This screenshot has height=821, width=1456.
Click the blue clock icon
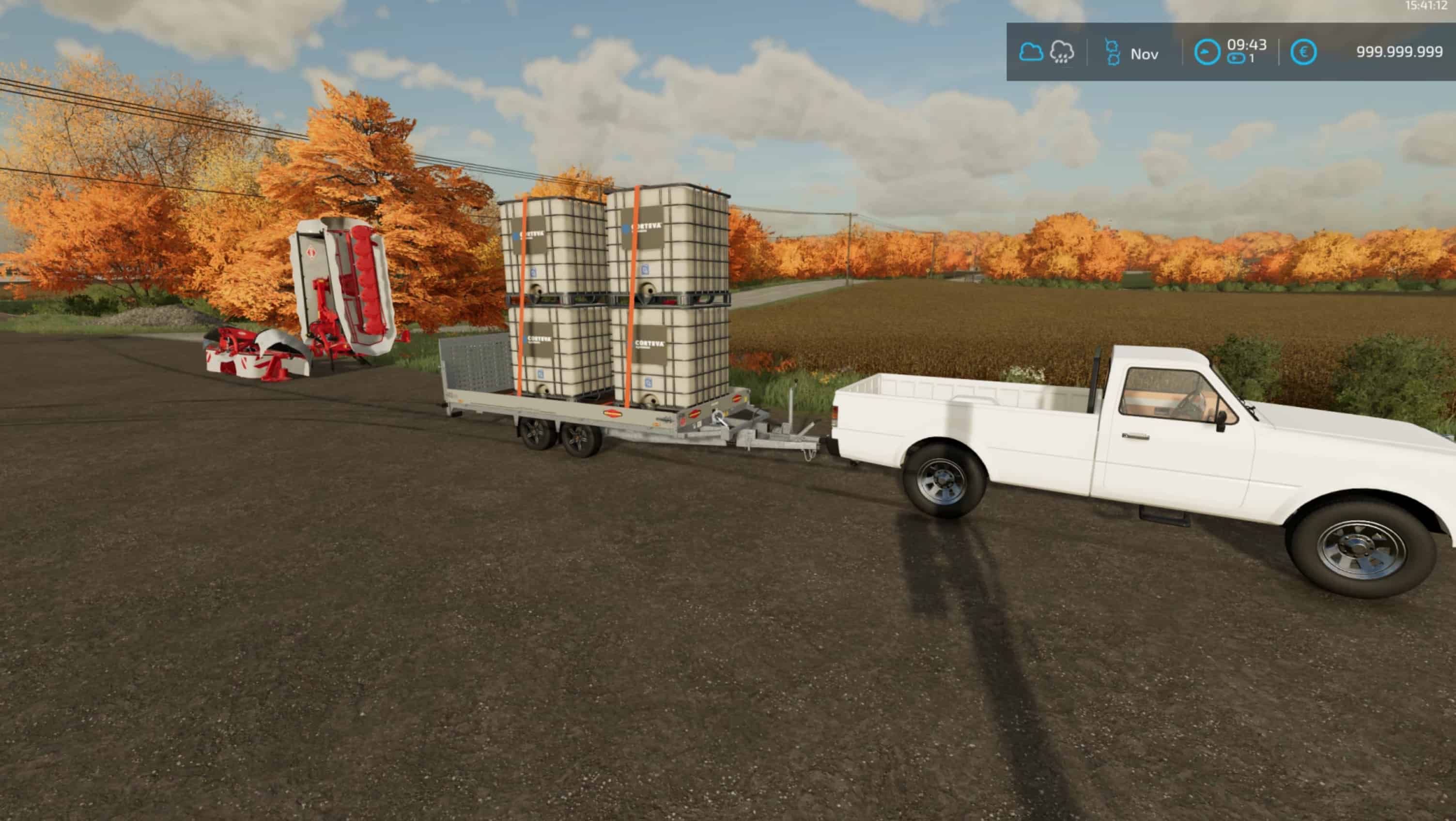pyautogui.click(x=1206, y=52)
